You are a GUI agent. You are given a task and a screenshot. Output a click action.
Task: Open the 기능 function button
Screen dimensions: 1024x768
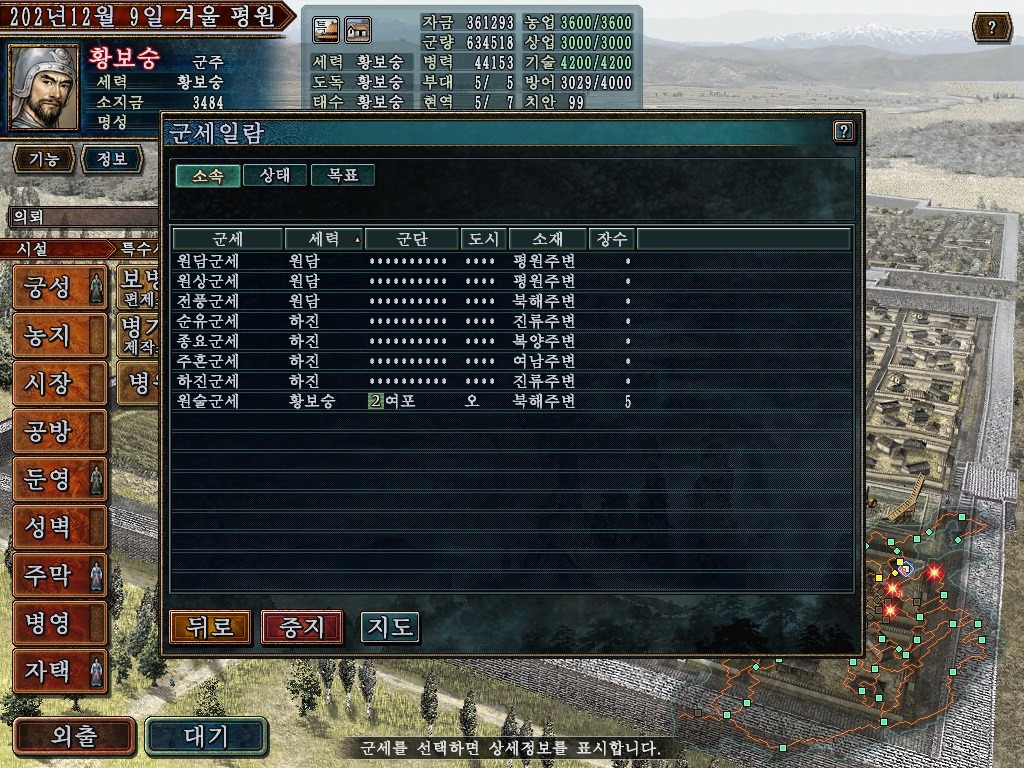43,159
